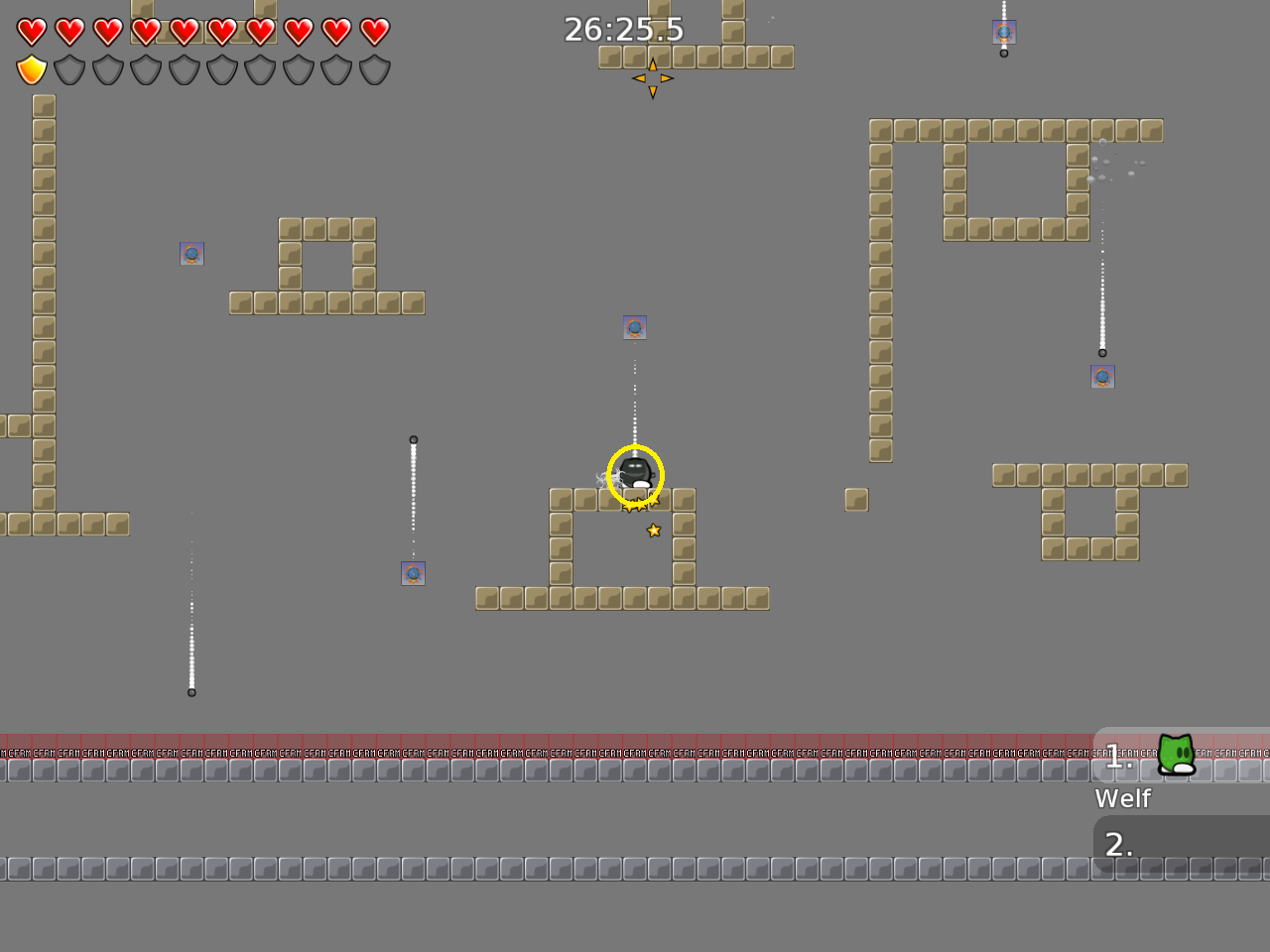Image resolution: width=1270 pixels, height=952 pixels.
Task: Click the yellow star pickup below the player
Action: [653, 530]
